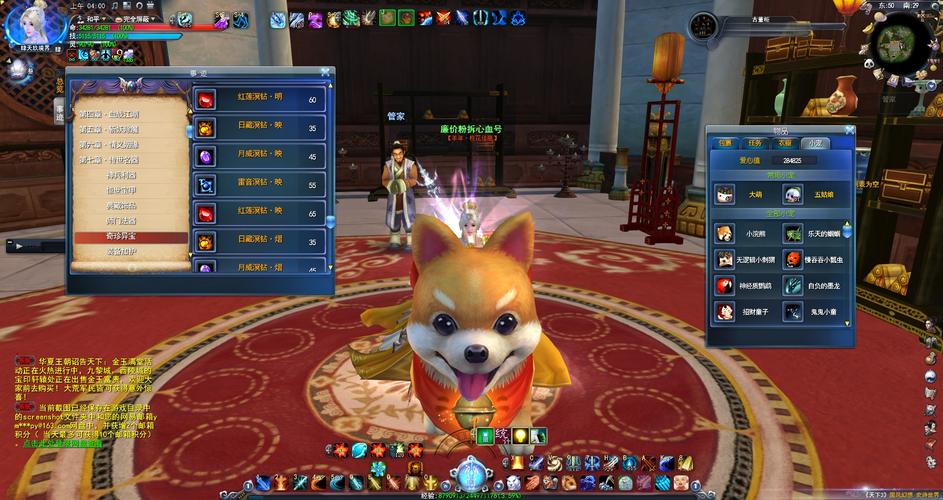The height and width of the screenshot is (500, 943).
Task: Choose the 慢吞吞小瓢虫 pet
Action: pos(793,260)
